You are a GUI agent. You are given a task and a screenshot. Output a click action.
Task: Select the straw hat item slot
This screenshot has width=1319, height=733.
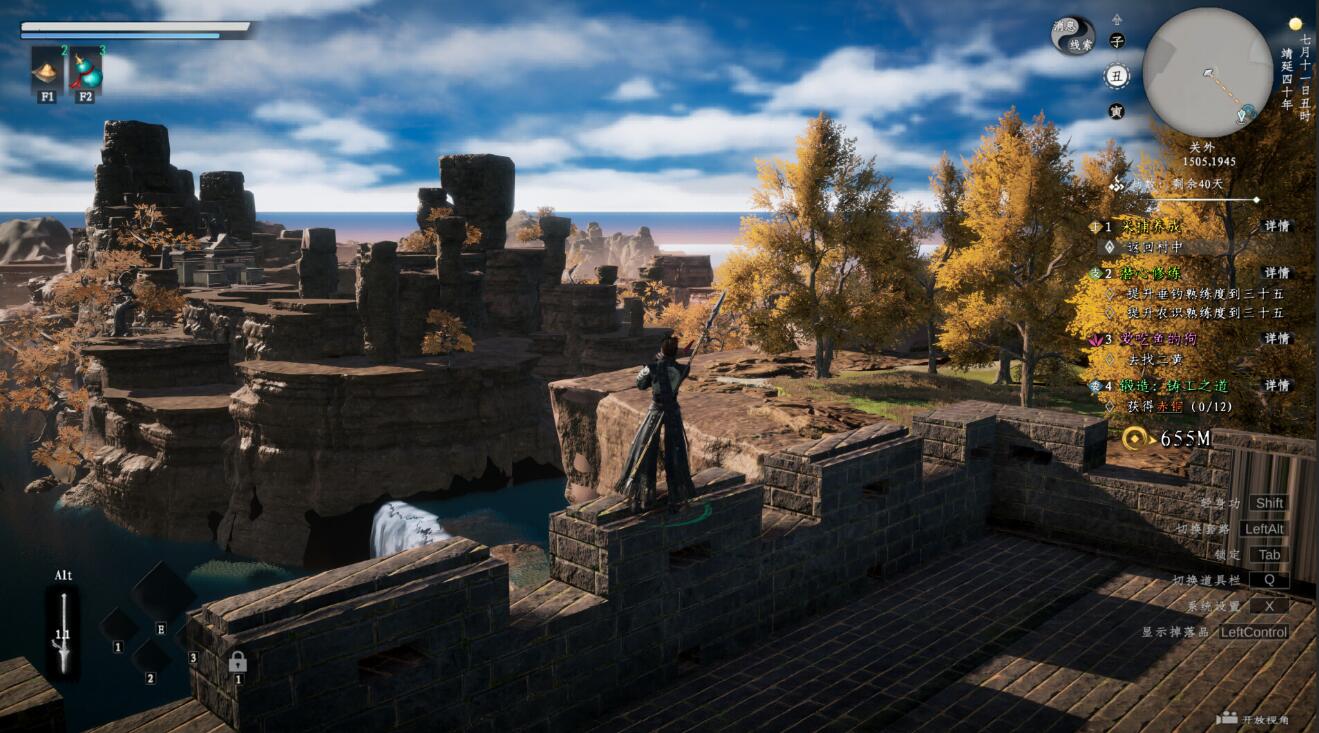47,69
